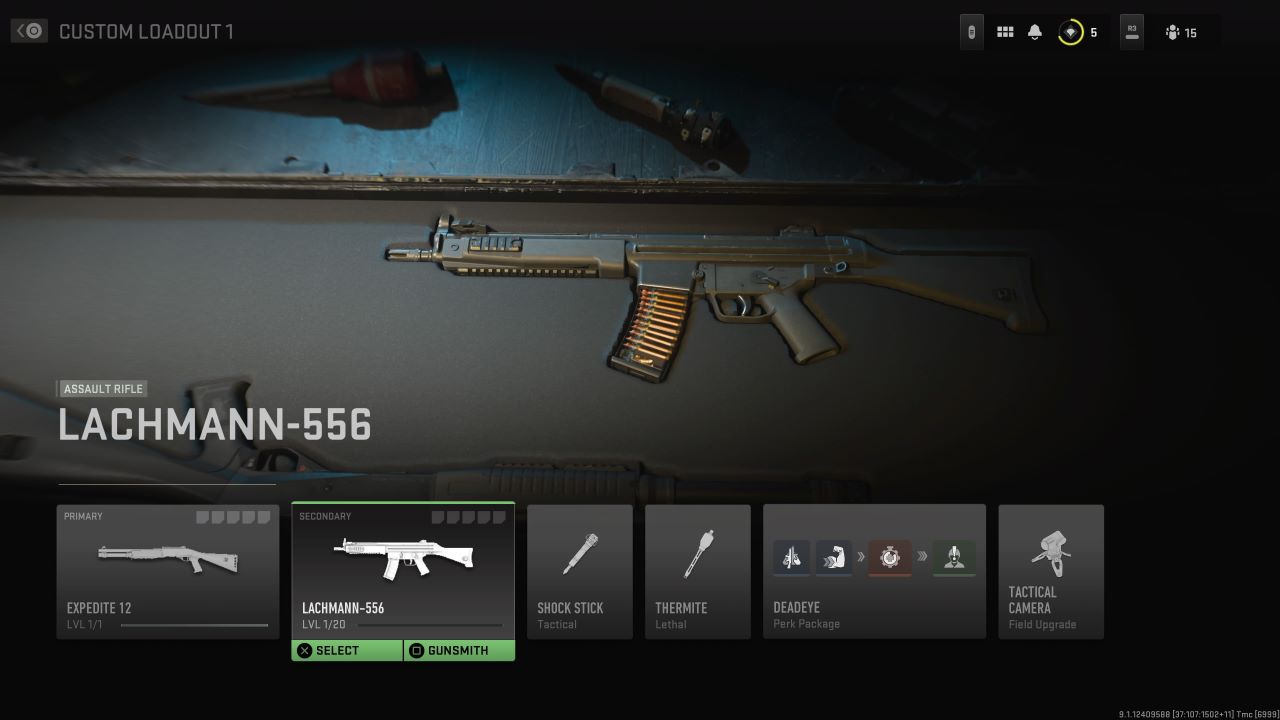Open the back arrow to leave loadout
This screenshot has height=720, width=1280.
pyautogui.click(x=29, y=30)
